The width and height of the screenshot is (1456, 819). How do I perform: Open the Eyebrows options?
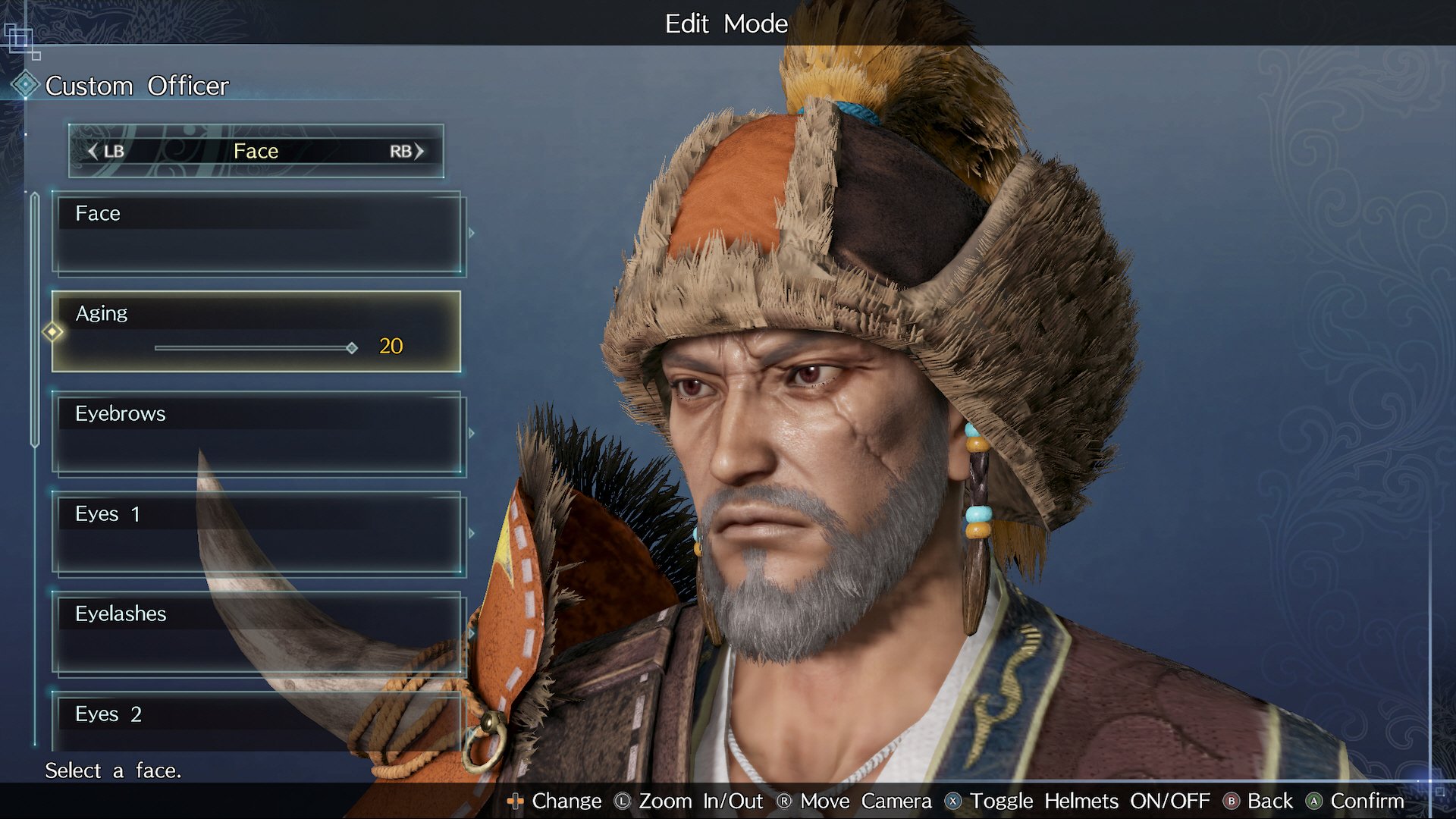coord(258,433)
